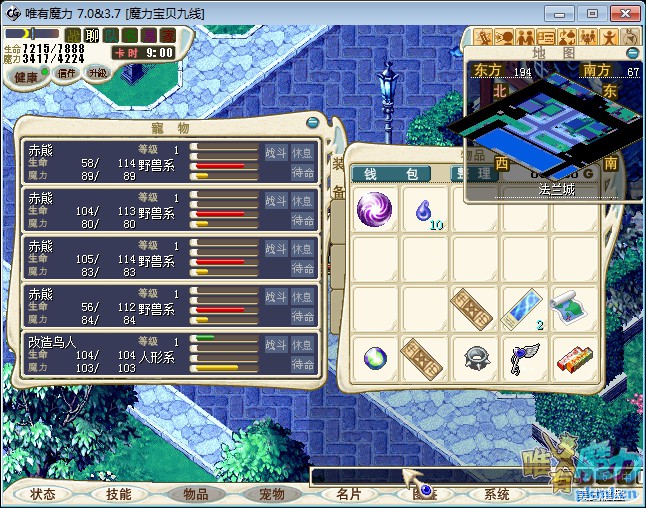This screenshot has width=646, height=508.
Task: Open the 技能 skills menu
Action: point(118,494)
